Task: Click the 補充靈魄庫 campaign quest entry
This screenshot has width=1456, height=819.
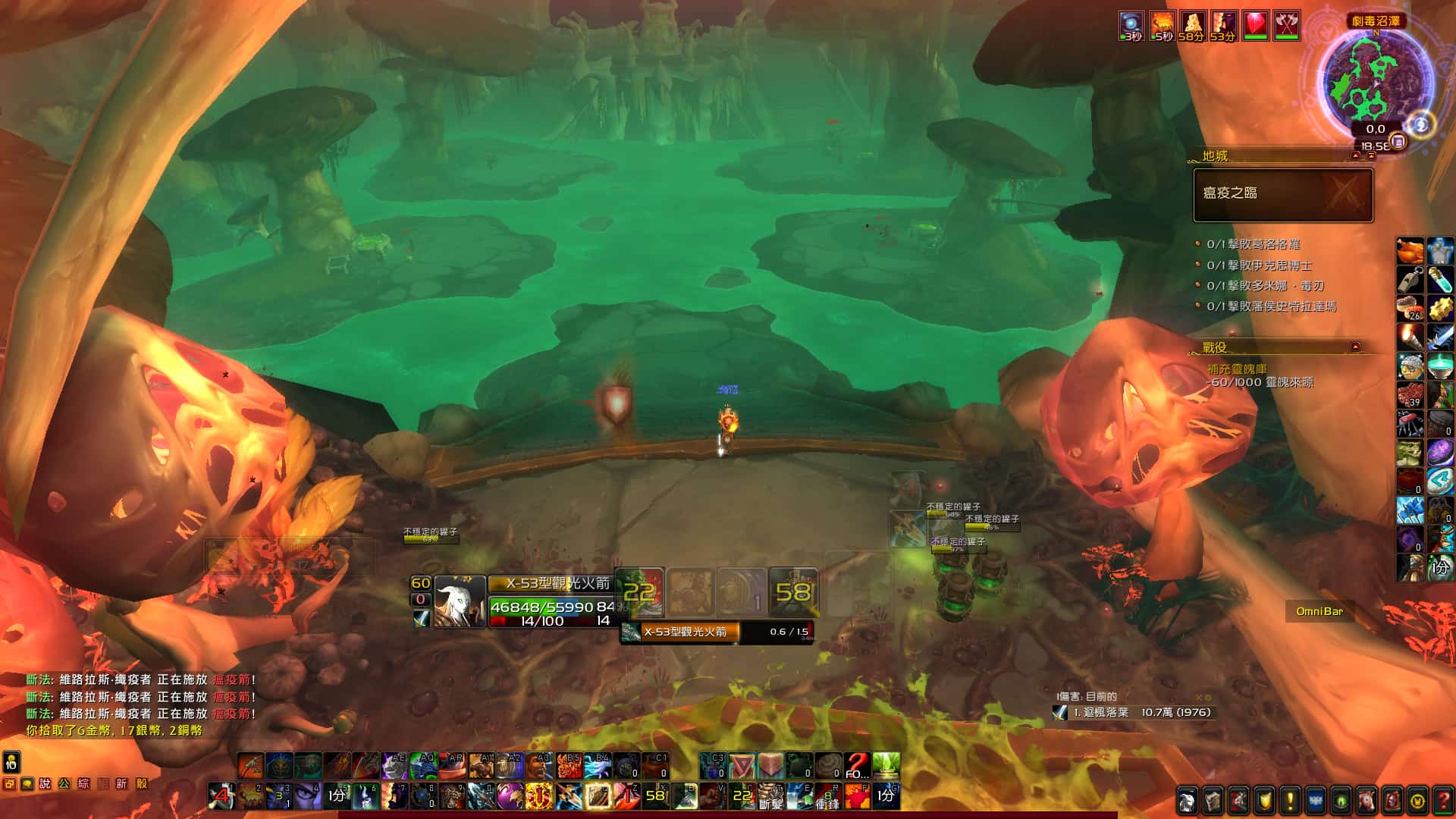Action: click(x=1238, y=369)
